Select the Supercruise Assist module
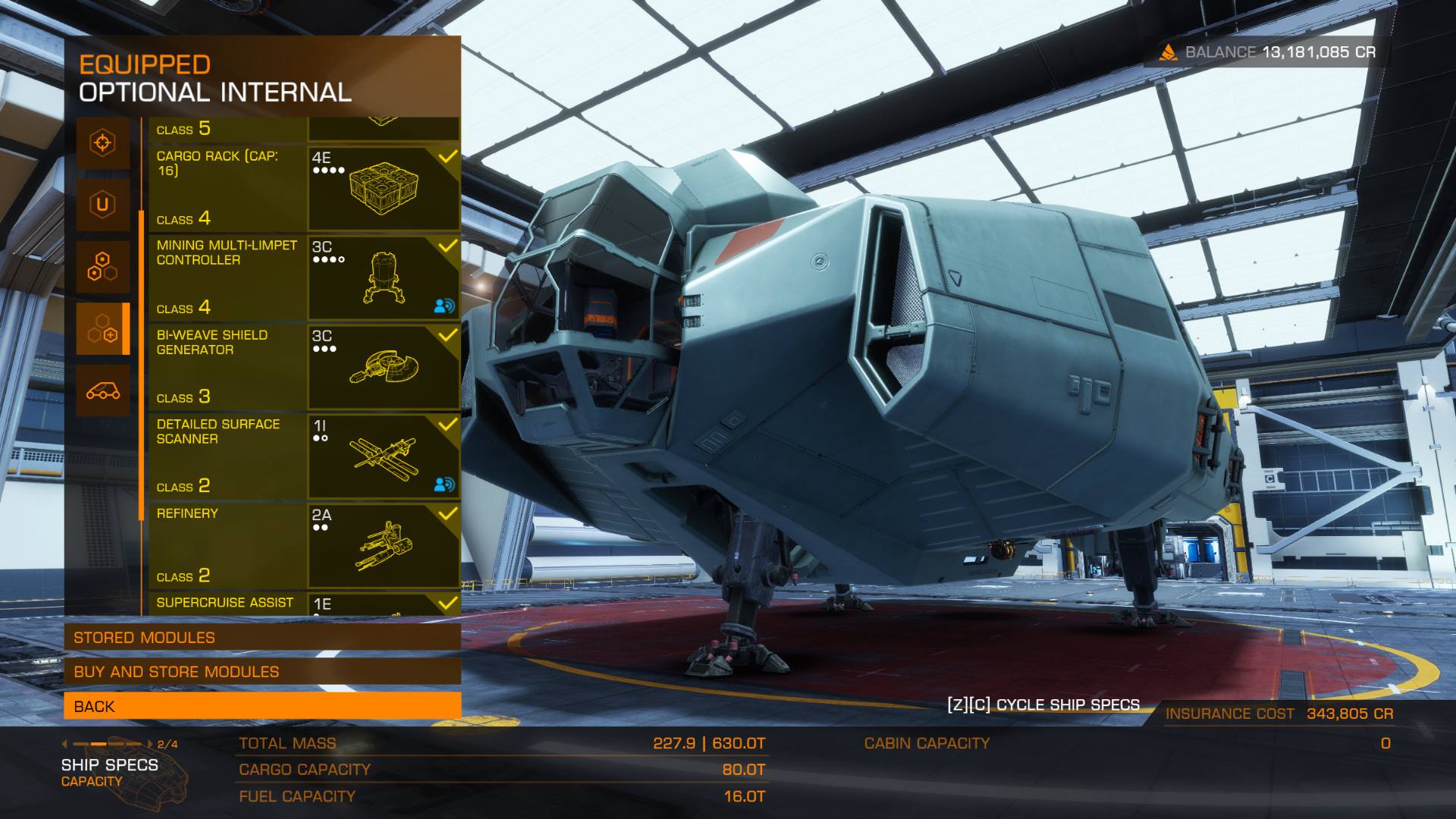1456x819 pixels. 303,604
